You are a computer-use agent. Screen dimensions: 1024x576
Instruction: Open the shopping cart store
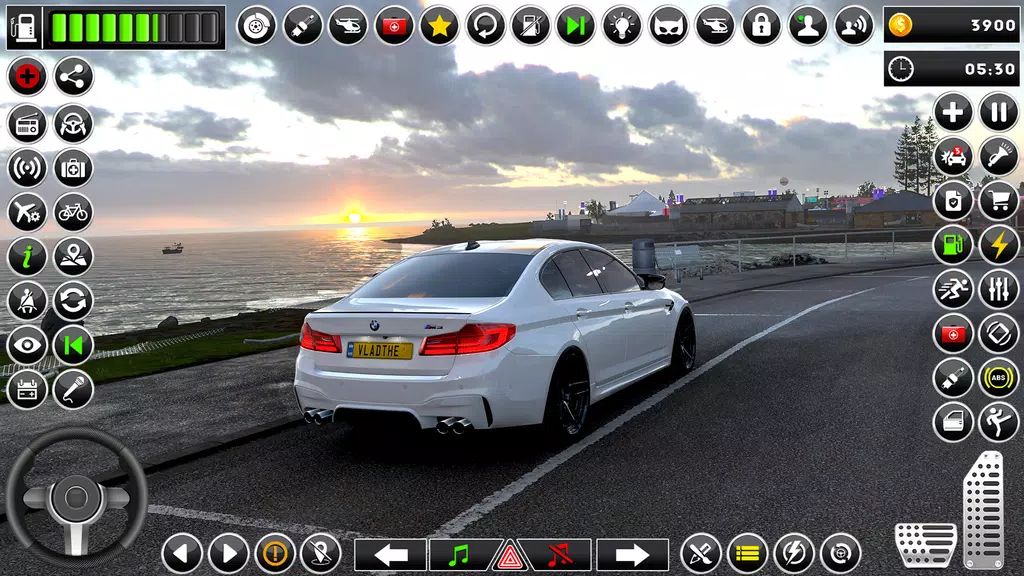pyautogui.click(x=998, y=201)
